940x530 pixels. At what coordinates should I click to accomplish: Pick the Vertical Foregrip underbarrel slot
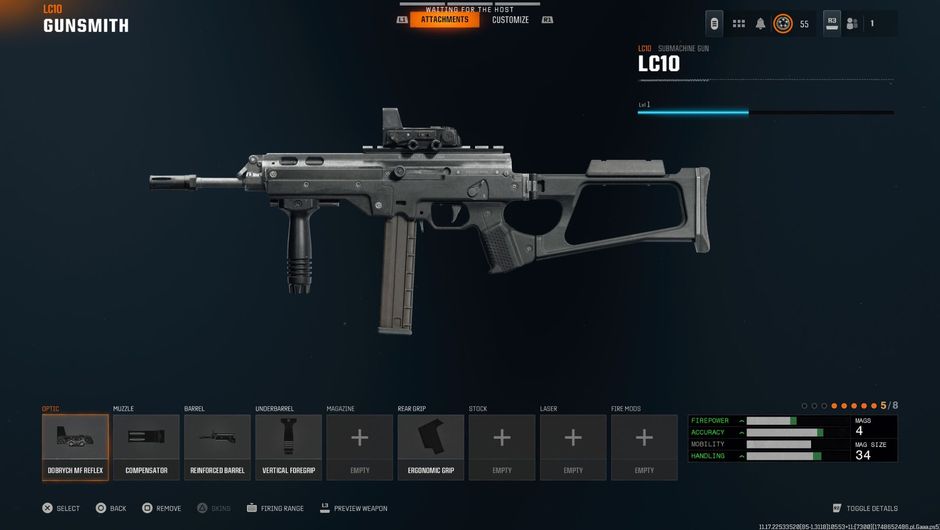[x=288, y=447]
